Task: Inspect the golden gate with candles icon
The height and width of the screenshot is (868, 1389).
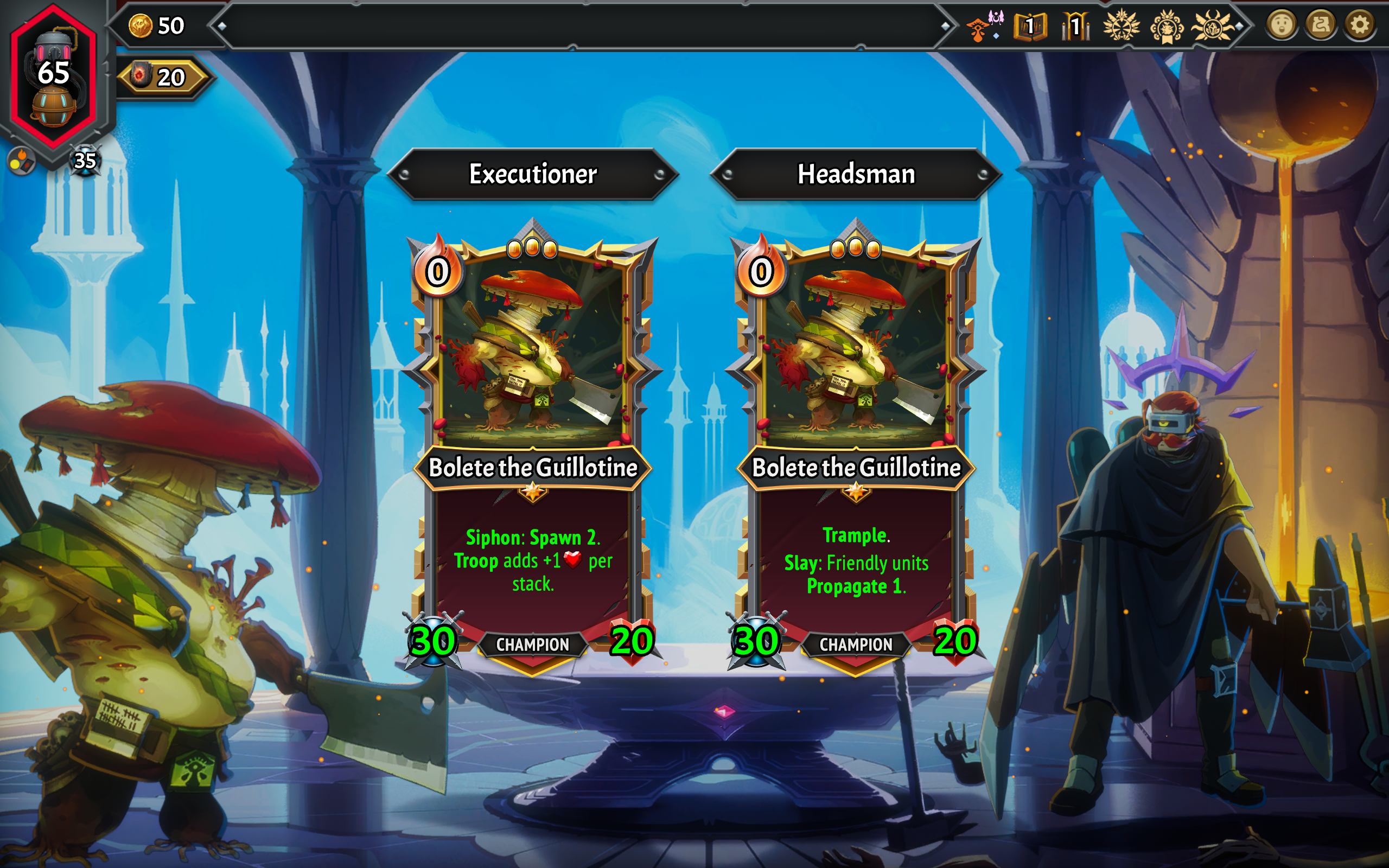Action: 1075,27
